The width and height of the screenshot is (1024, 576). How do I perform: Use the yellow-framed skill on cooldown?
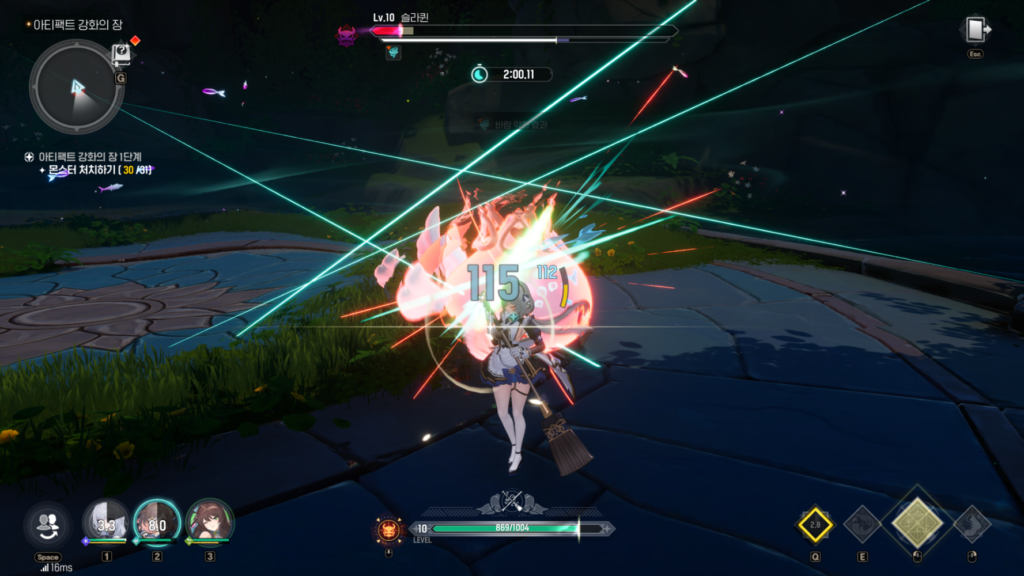click(x=815, y=524)
